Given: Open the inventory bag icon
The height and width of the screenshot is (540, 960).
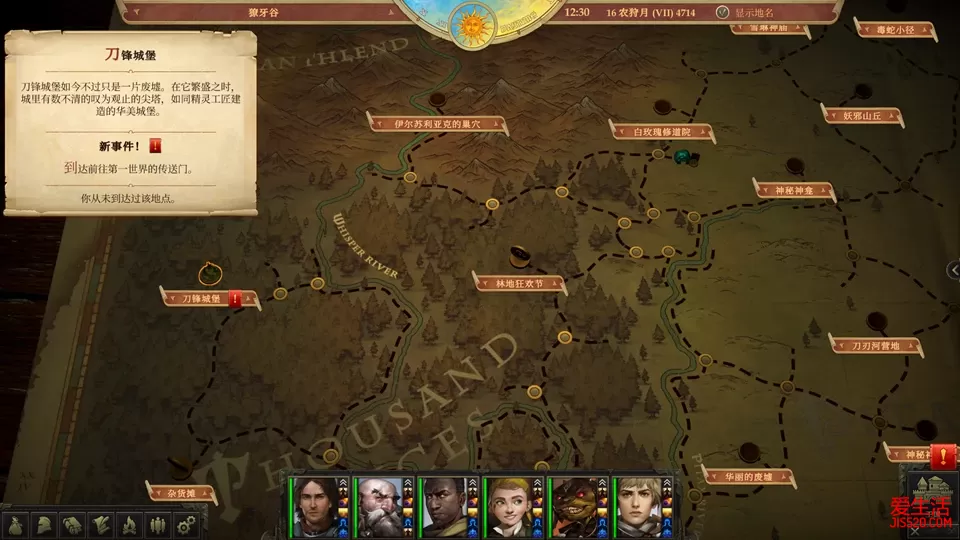Looking at the screenshot, I should (x=16, y=523).
